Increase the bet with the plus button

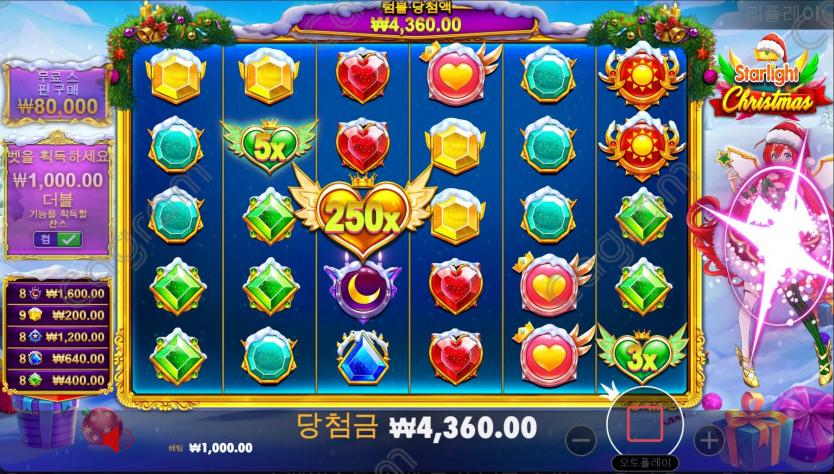708,438
